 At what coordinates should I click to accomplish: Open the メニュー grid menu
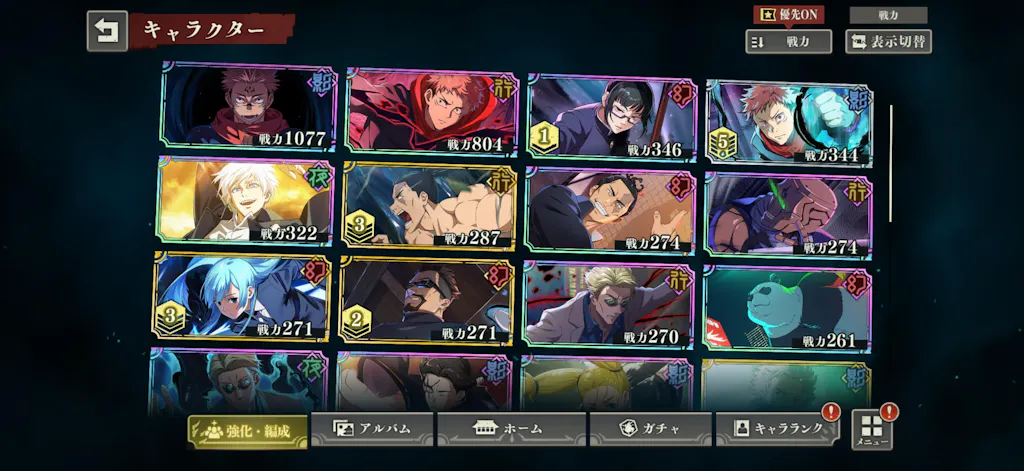click(x=871, y=430)
